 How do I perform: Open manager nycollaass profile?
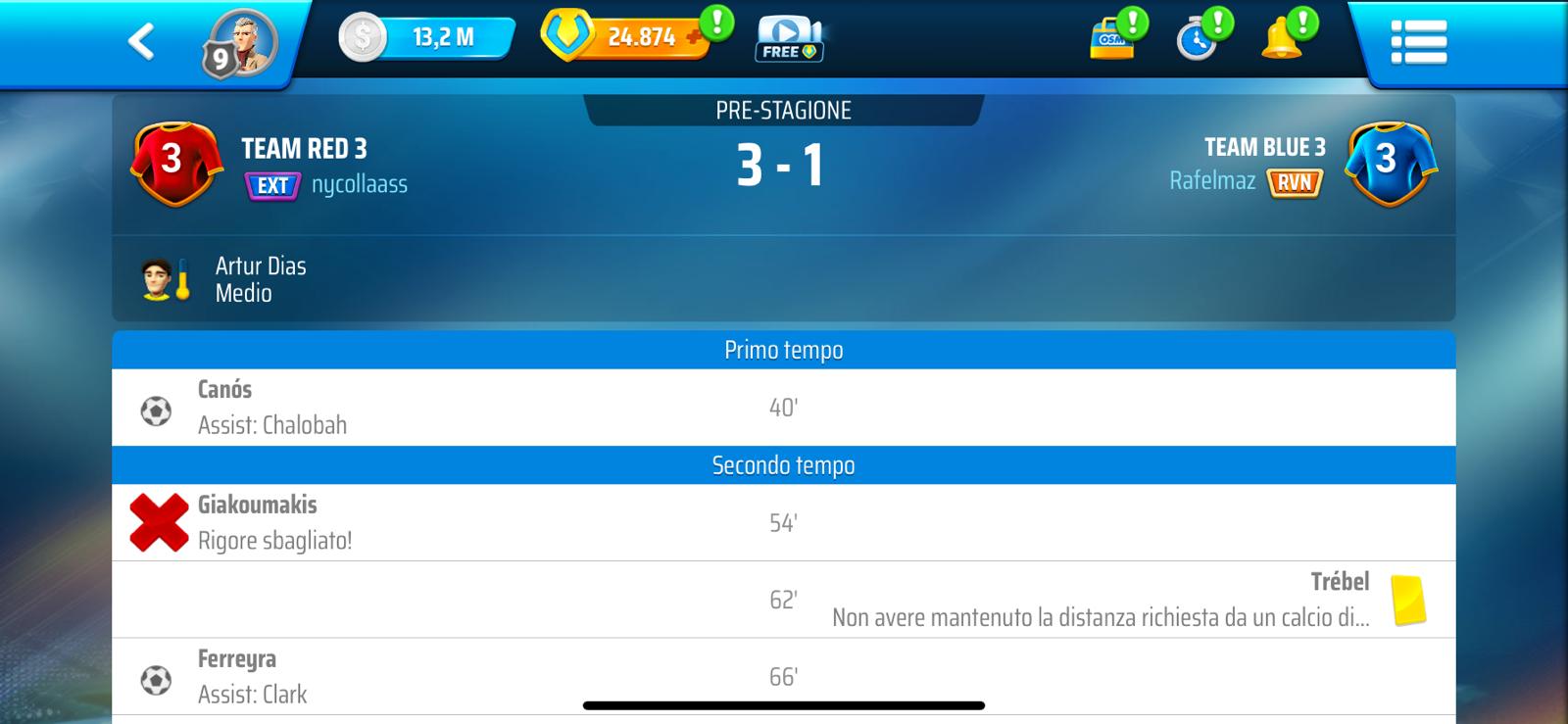(359, 184)
